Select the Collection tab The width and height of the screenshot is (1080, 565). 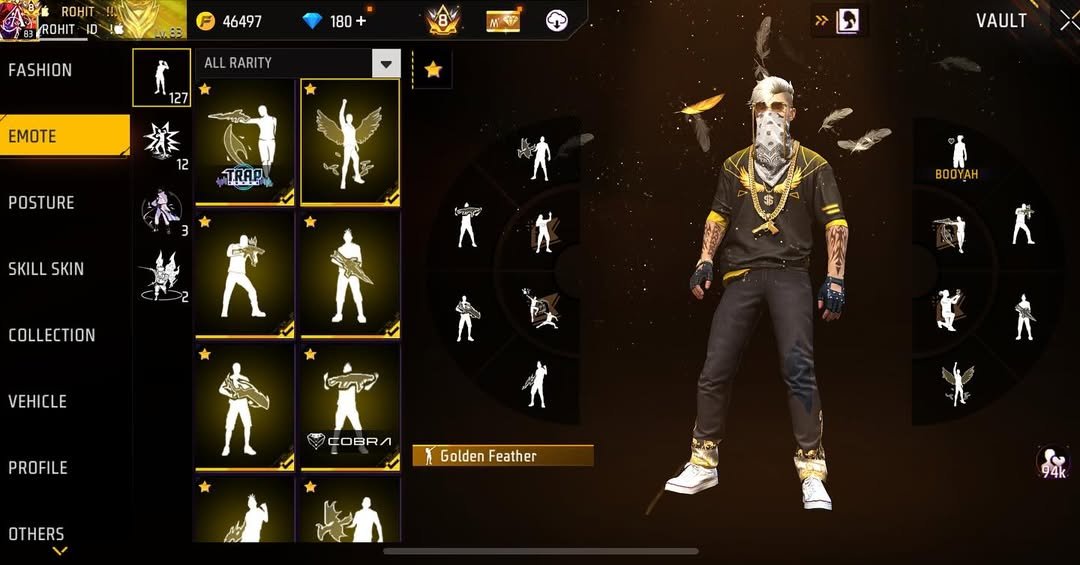pos(52,335)
